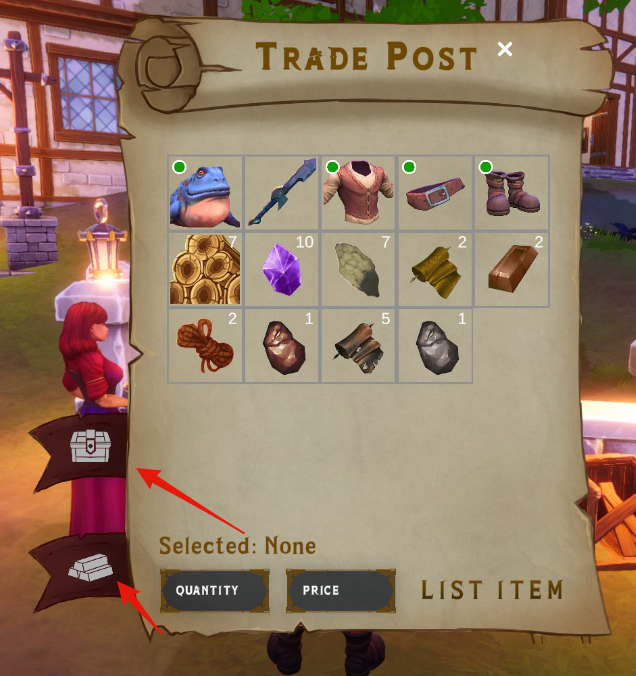The height and width of the screenshot is (676, 636).
Task: Open the silver ingots tab
Action: pyautogui.click(x=90, y=570)
